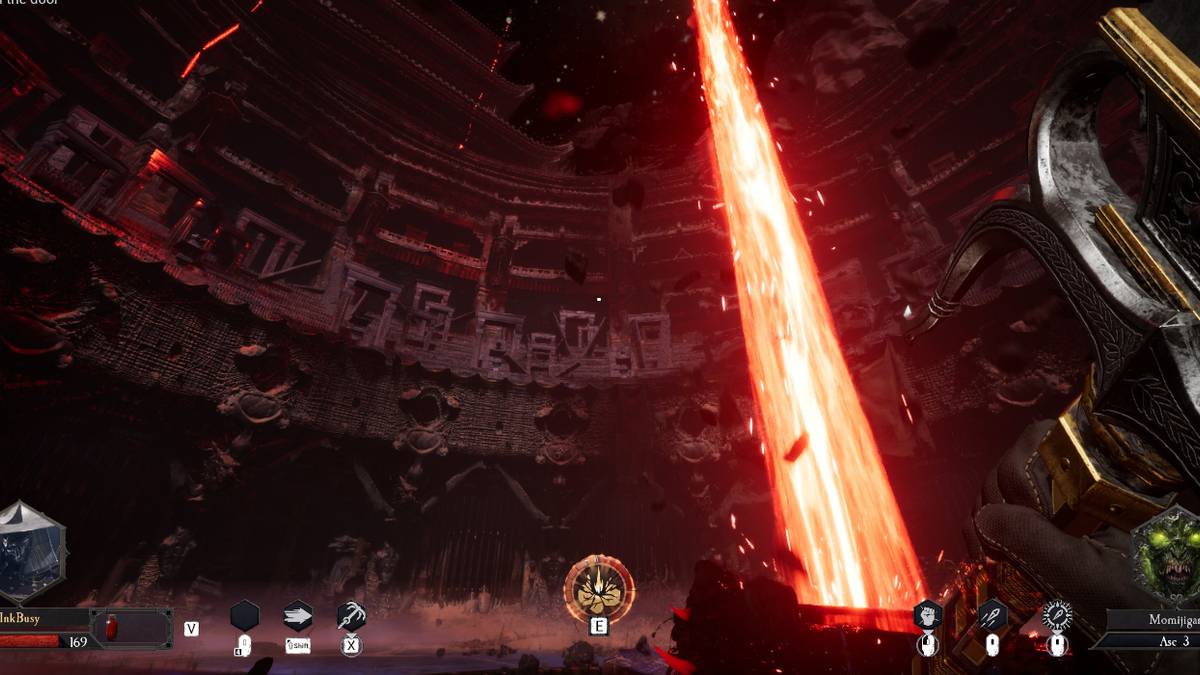Open the player character portrait
Viewport: 1200px width, 675px height.
pos(30,553)
